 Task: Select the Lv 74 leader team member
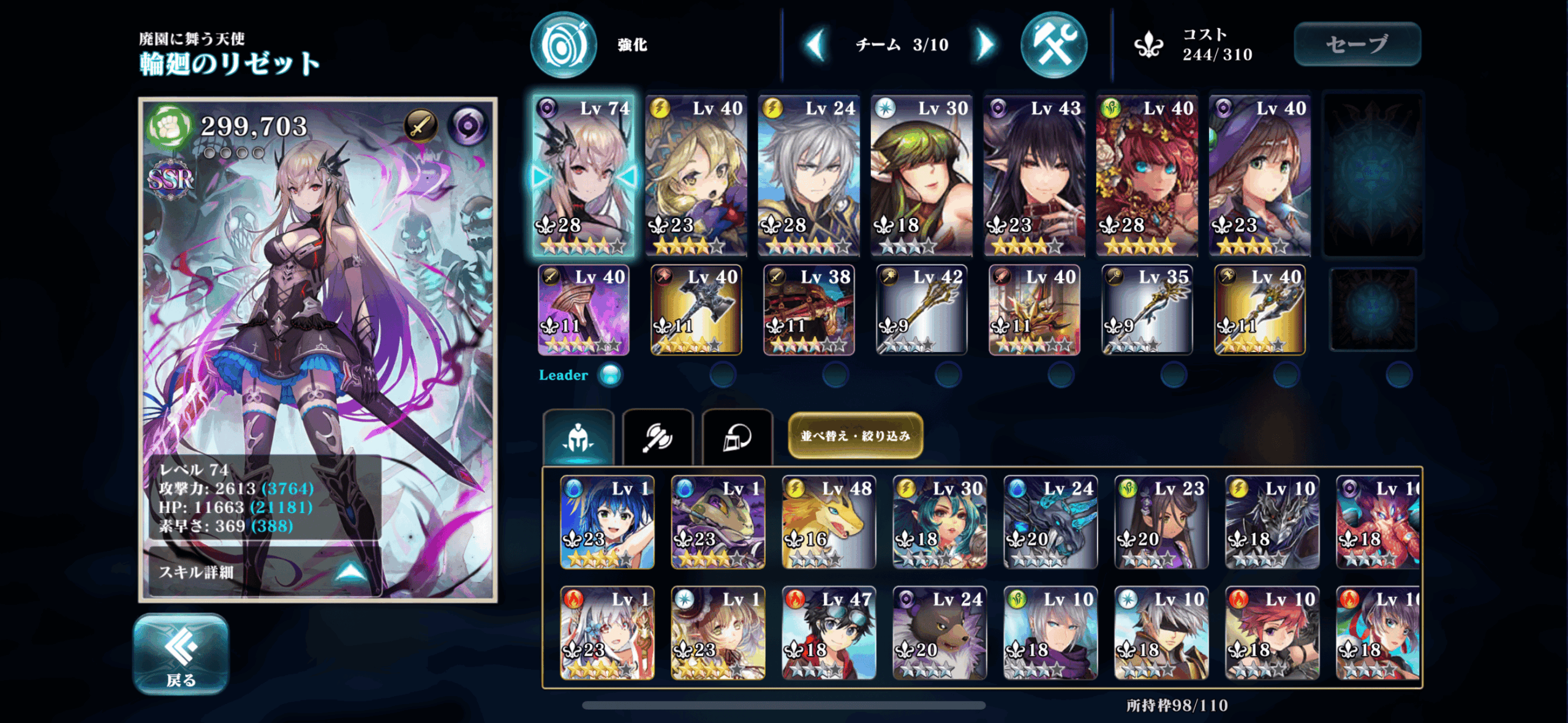[583, 175]
